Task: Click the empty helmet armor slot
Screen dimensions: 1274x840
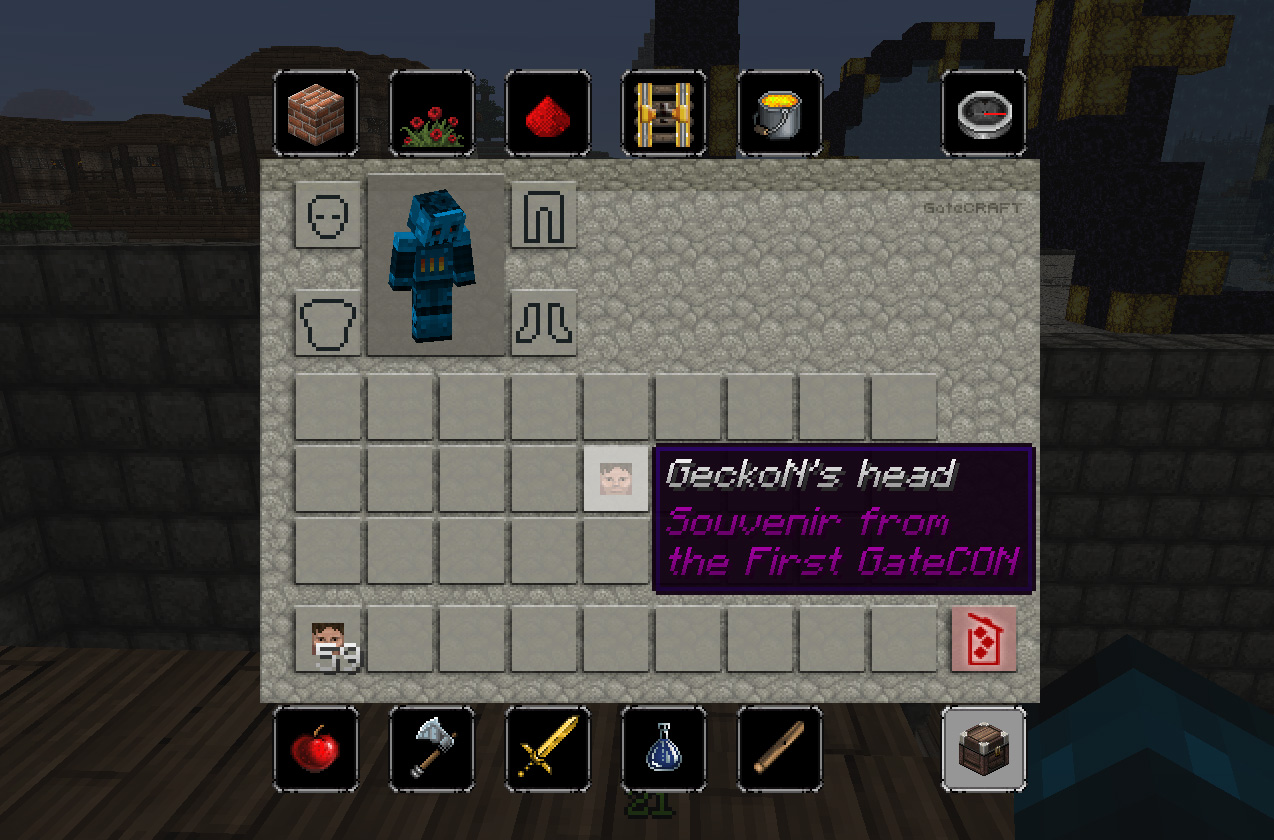Action: tap(328, 214)
